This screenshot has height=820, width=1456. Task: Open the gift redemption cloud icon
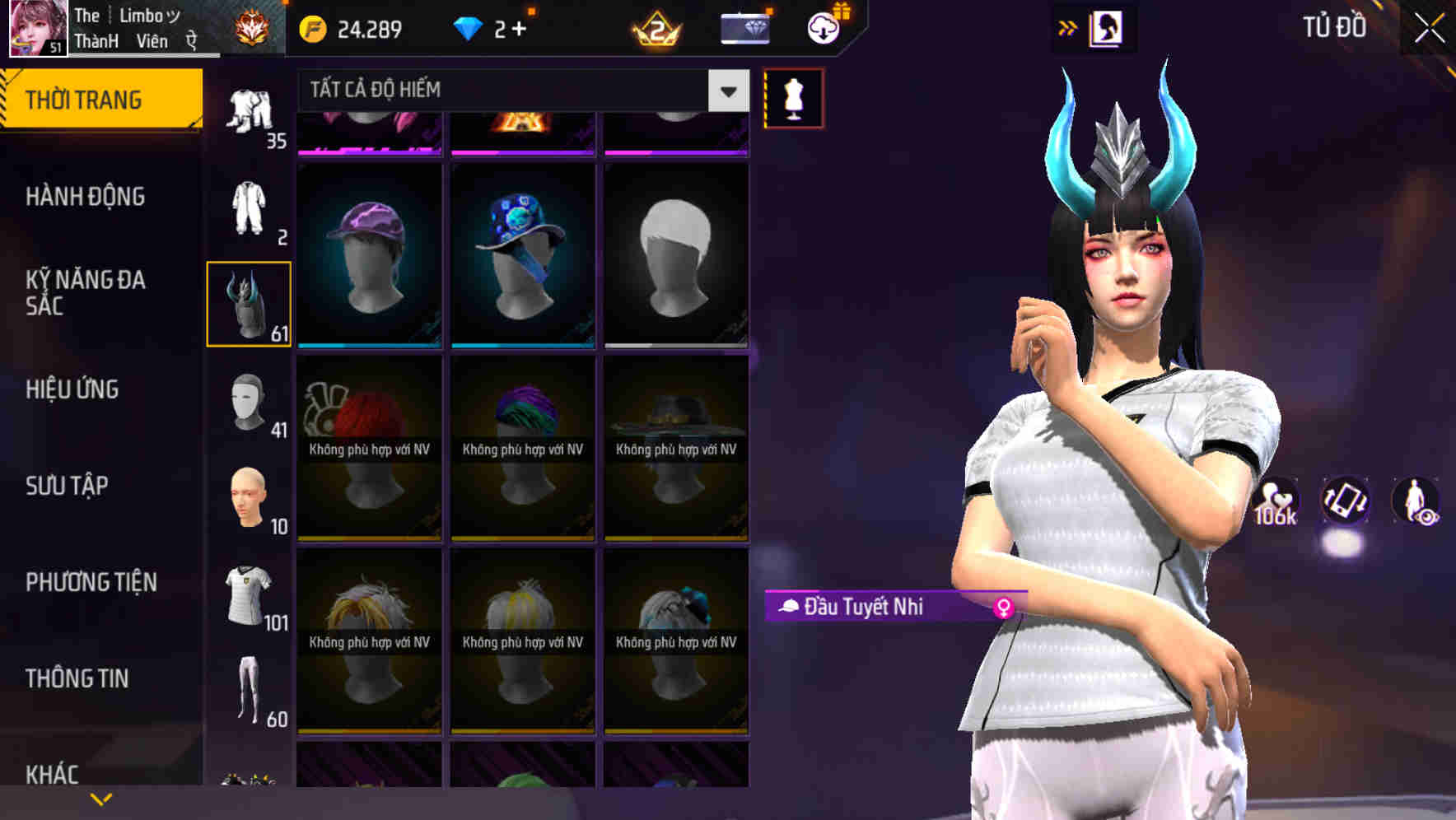click(x=822, y=28)
